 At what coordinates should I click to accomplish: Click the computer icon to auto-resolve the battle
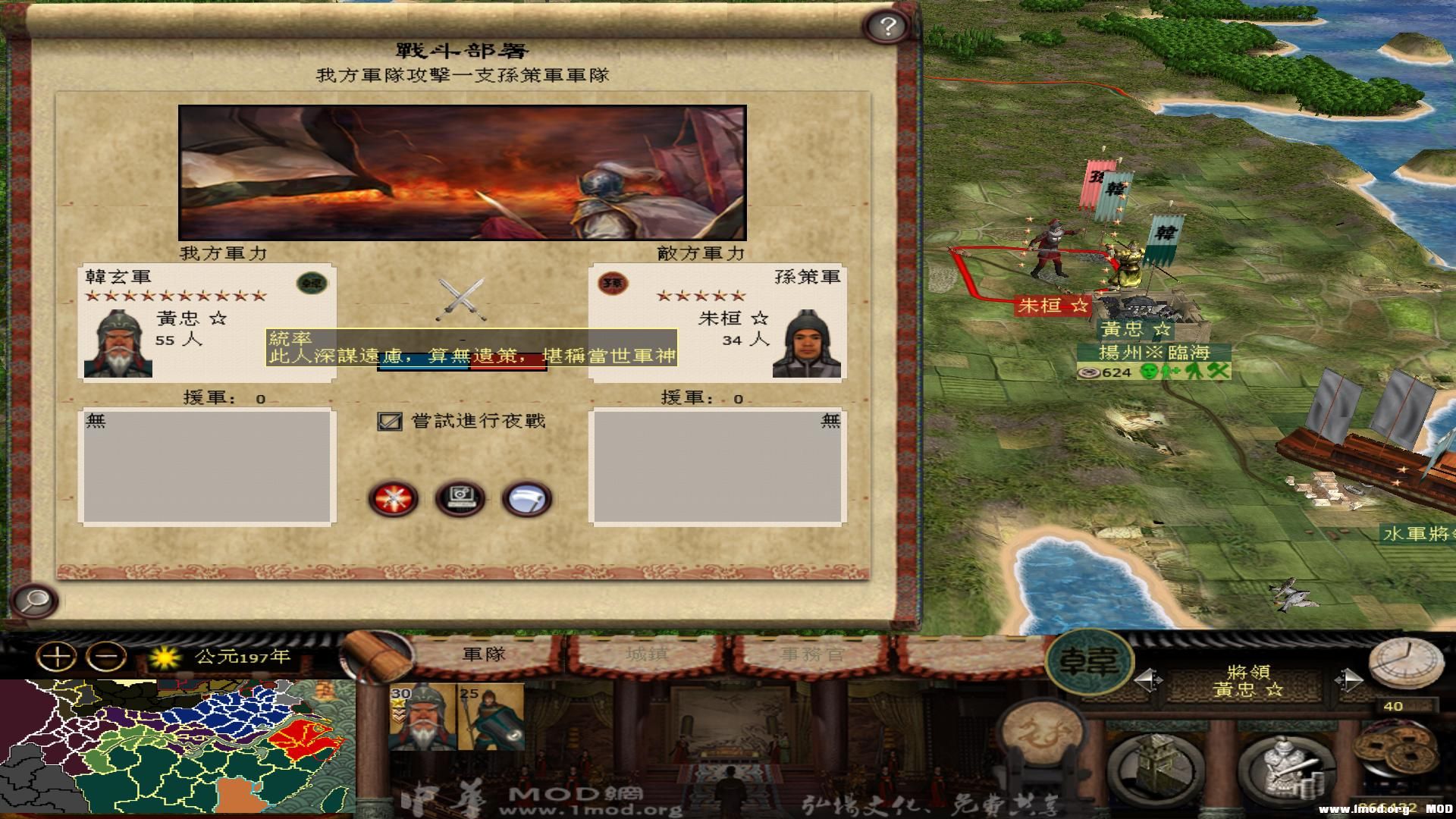(x=460, y=497)
